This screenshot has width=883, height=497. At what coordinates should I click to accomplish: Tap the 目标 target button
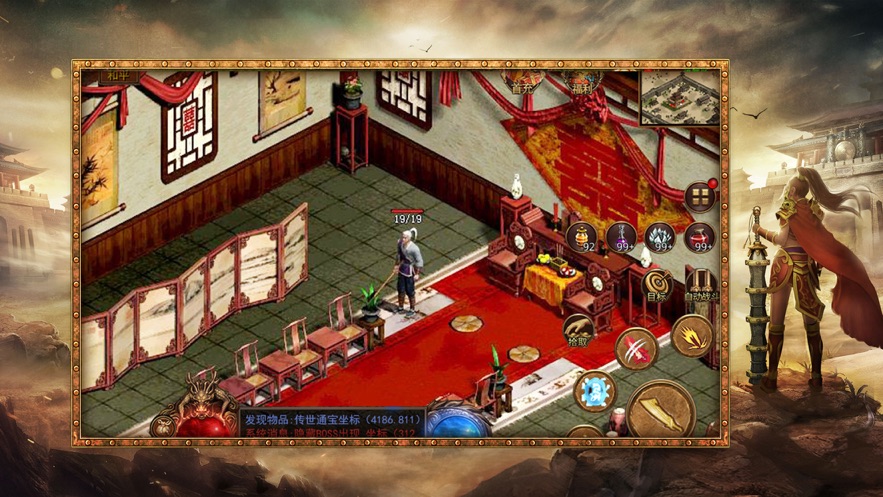656,284
